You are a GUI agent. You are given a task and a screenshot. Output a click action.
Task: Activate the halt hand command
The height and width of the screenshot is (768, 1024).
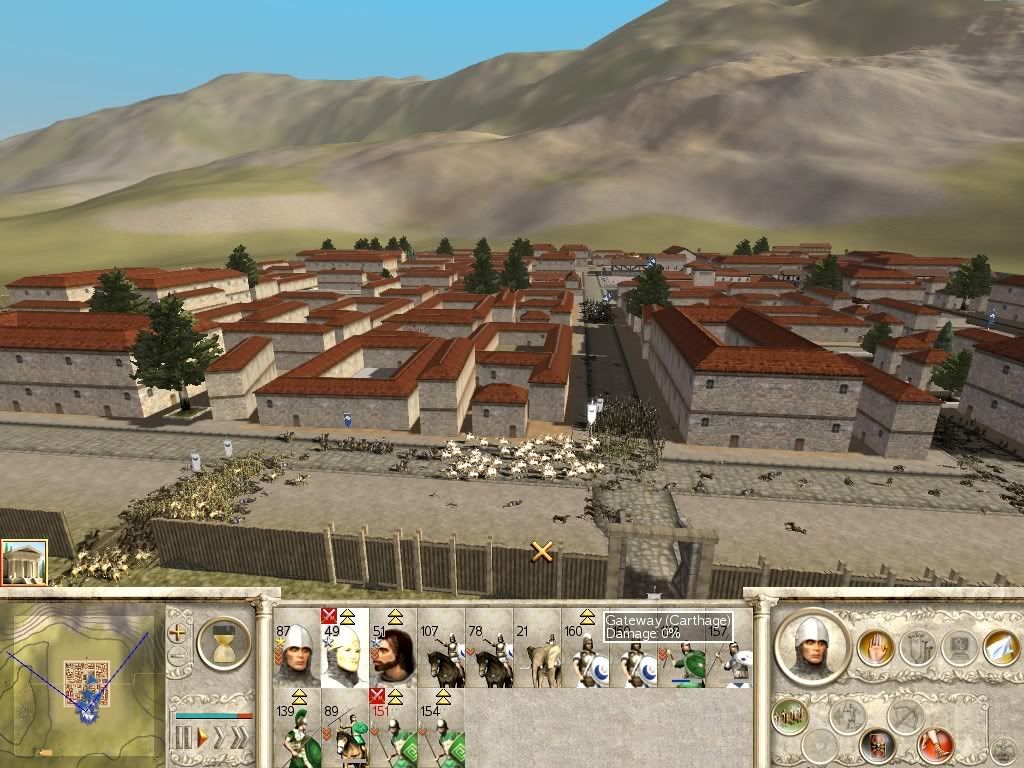click(x=875, y=647)
